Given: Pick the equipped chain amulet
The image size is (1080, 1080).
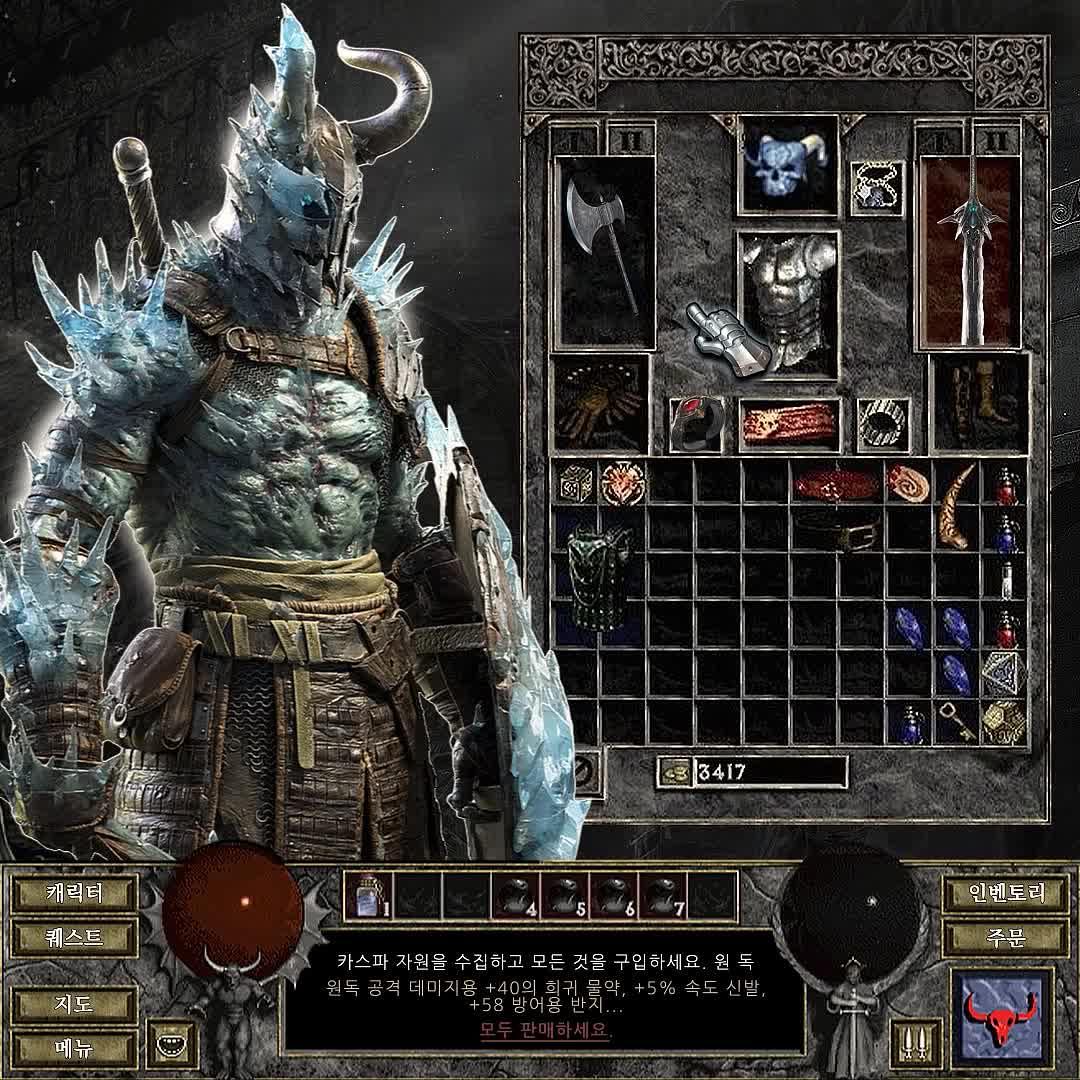Looking at the screenshot, I should pyautogui.click(x=878, y=187).
